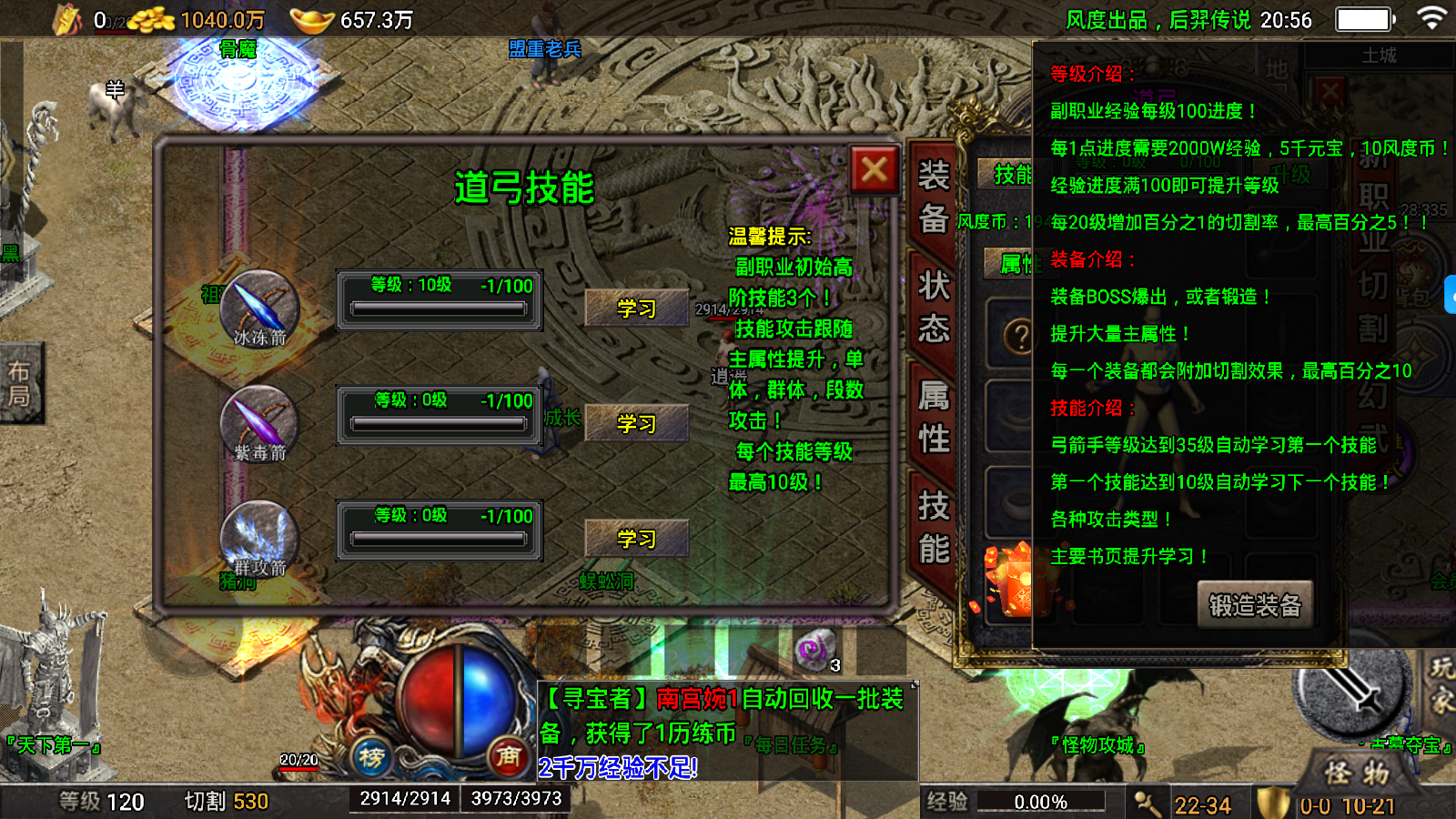Viewport: 1456px width, 819px height.
Task: Open the 天下第一 event link
Action: pos(53,745)
